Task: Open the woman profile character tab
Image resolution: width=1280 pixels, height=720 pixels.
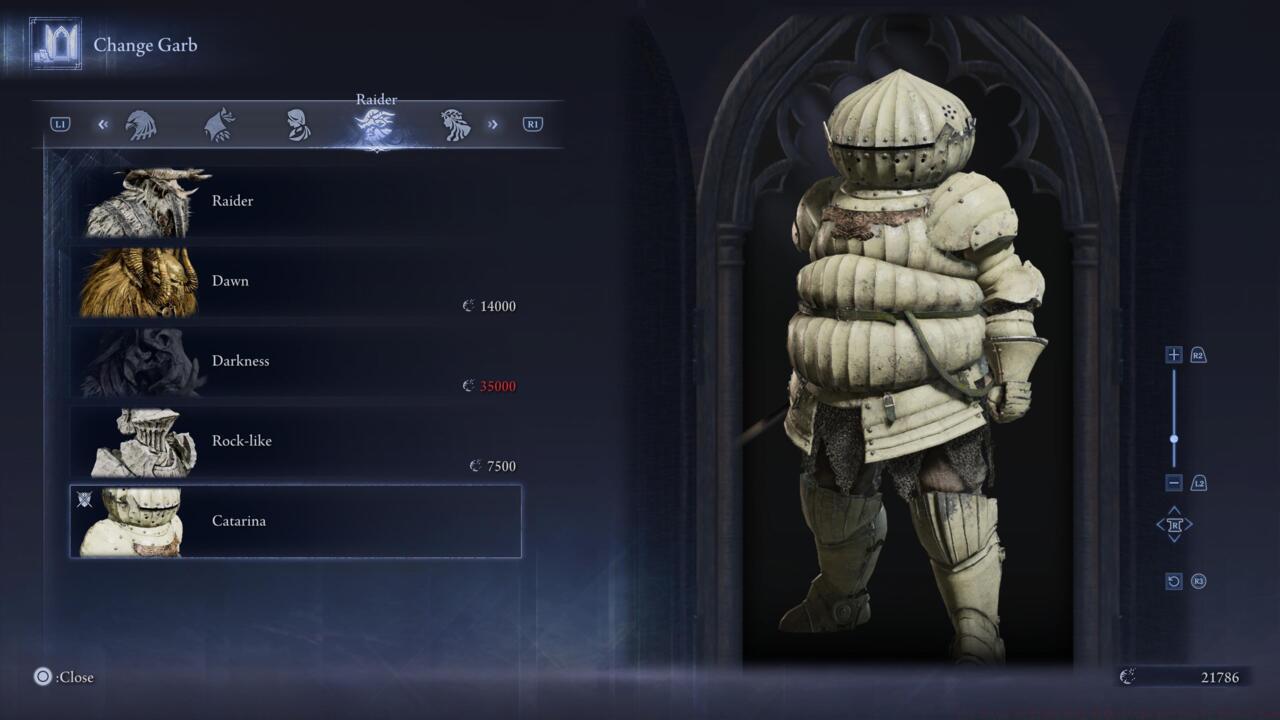Action: click(298, 125)
